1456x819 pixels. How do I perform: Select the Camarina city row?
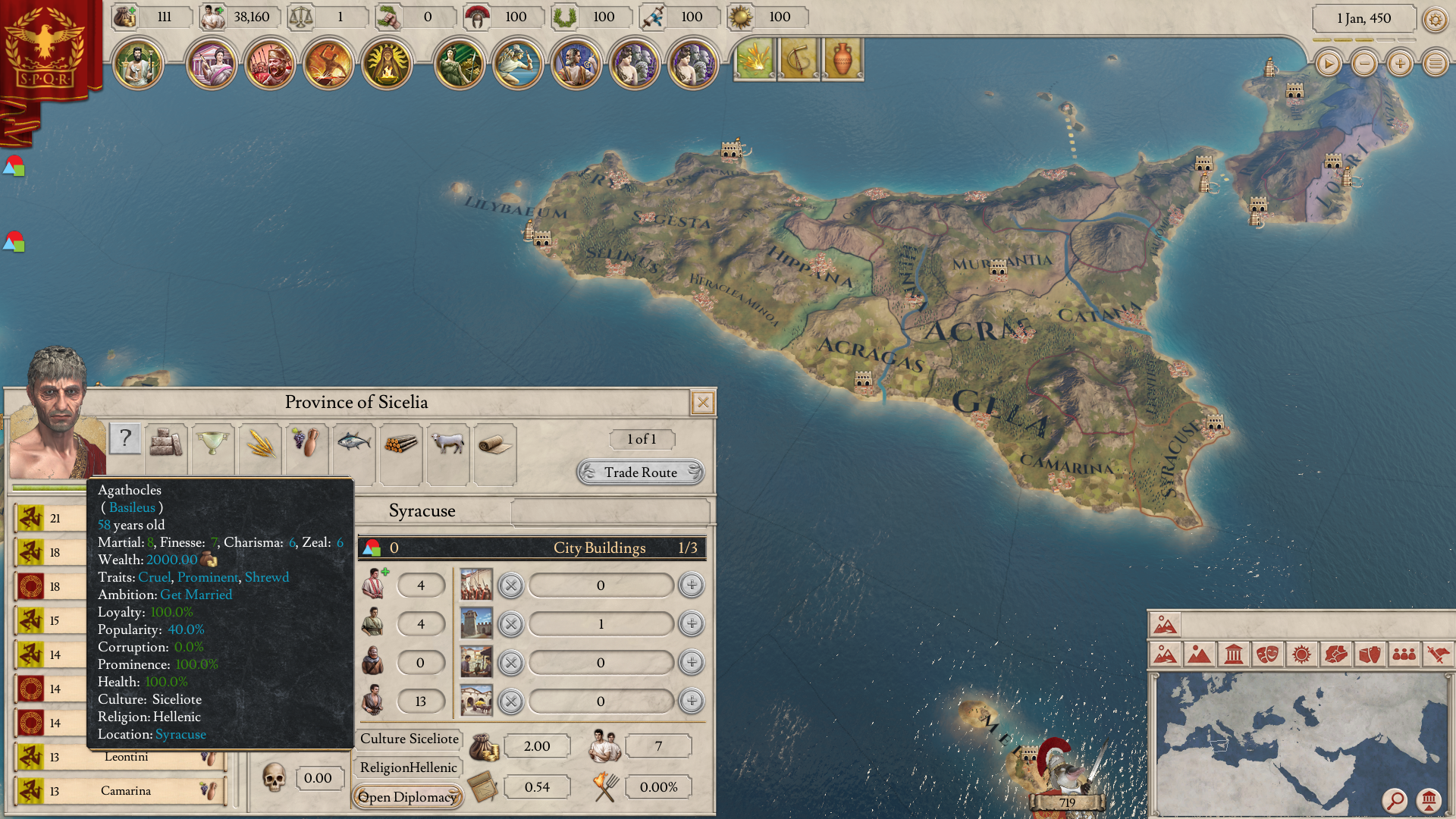pyautogui.click(x=125, y=791)
